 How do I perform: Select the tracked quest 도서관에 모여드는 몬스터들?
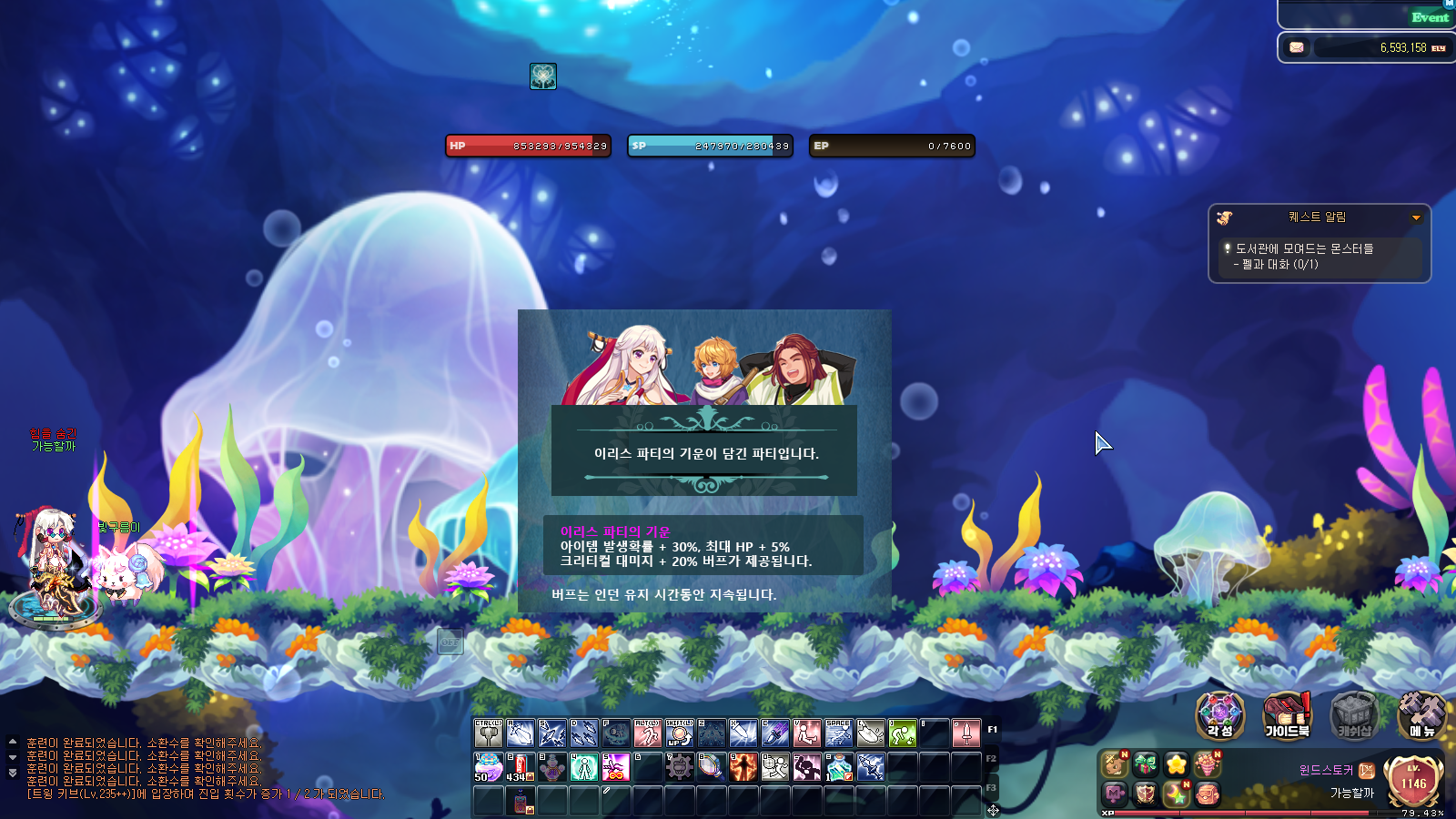click(x=1304, y=248)
